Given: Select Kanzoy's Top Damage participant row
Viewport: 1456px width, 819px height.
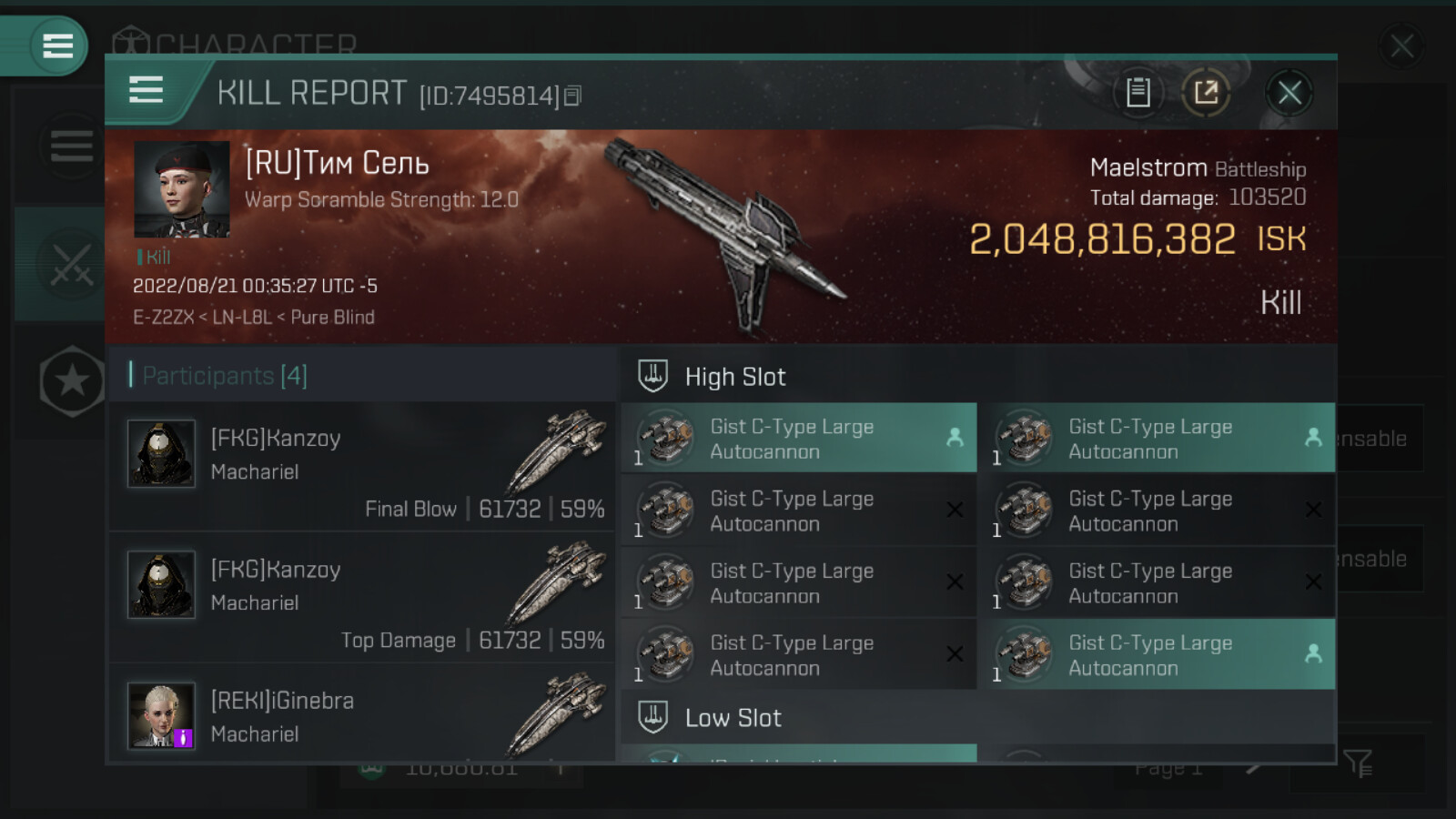Looking at the screenshot, I should 362,598.
